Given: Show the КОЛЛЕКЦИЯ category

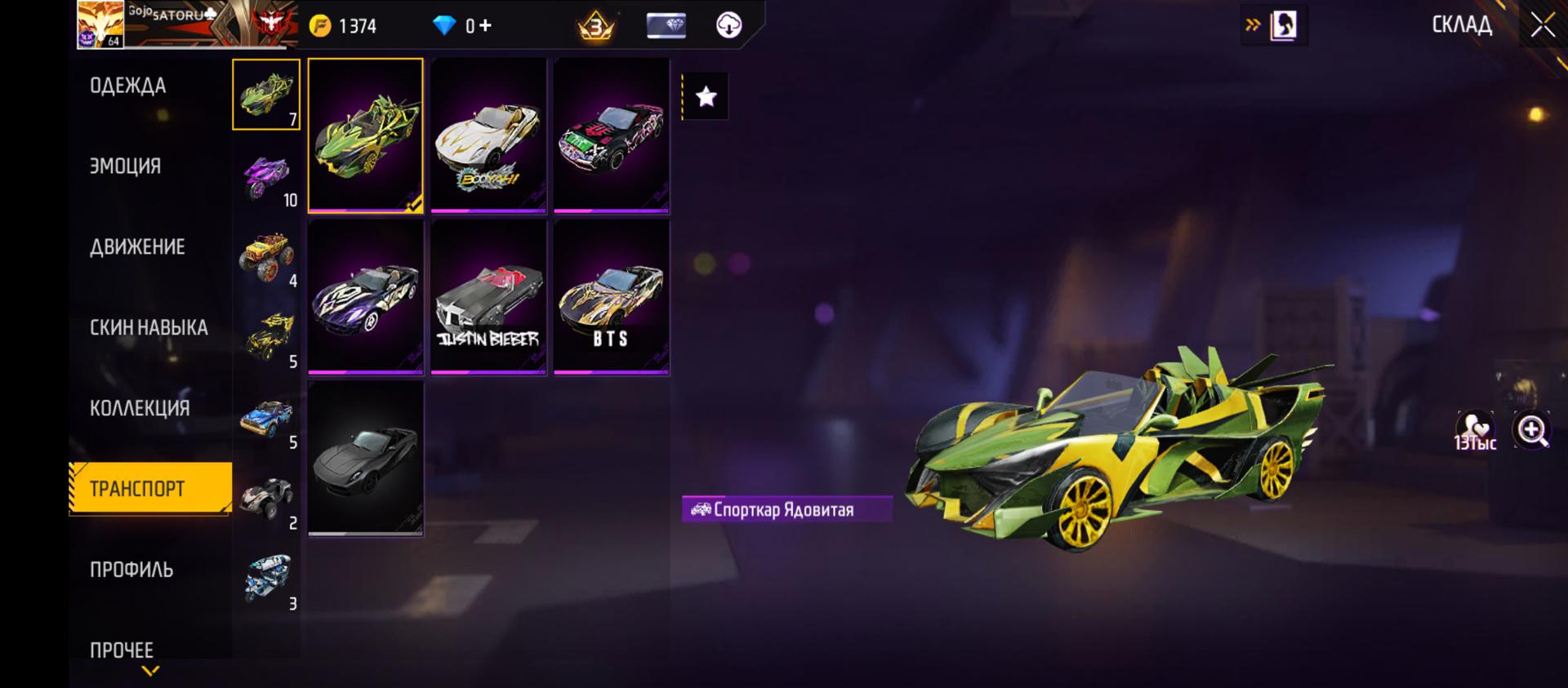Looking at the screenshot, I should 140,408.
